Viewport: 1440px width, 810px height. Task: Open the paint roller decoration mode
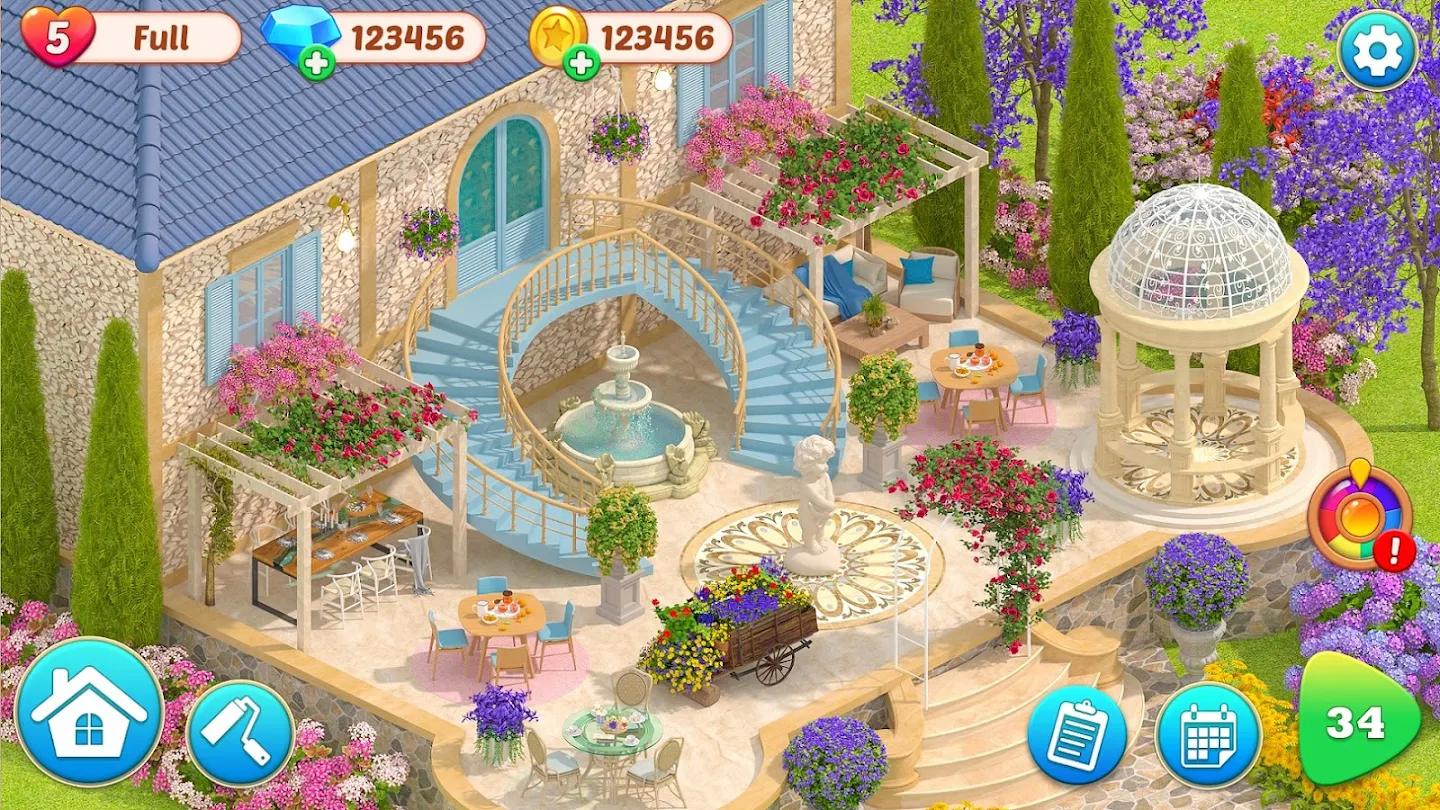point(240,732)
